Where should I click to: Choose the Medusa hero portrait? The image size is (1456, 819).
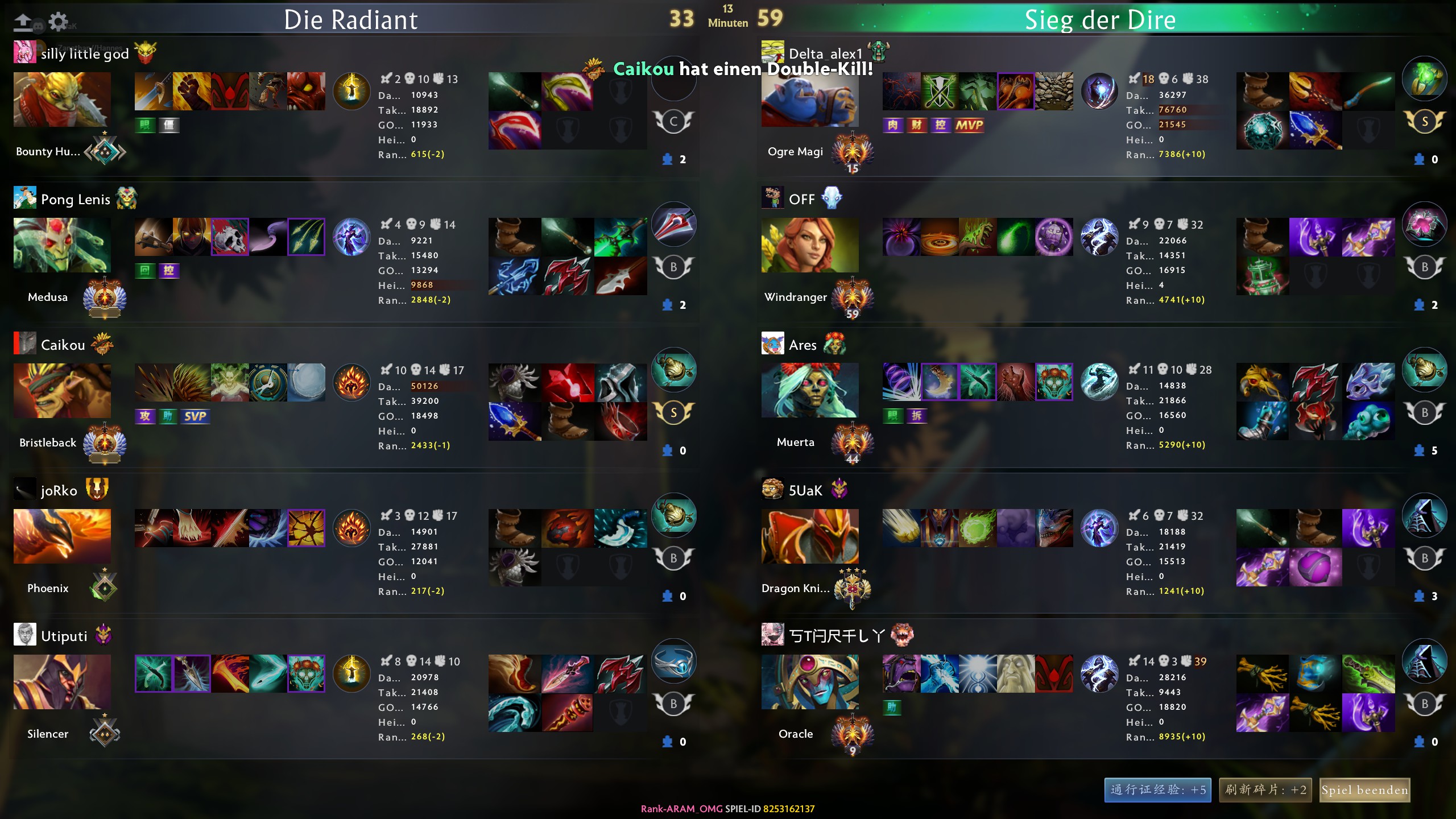[x=62, y=245]
